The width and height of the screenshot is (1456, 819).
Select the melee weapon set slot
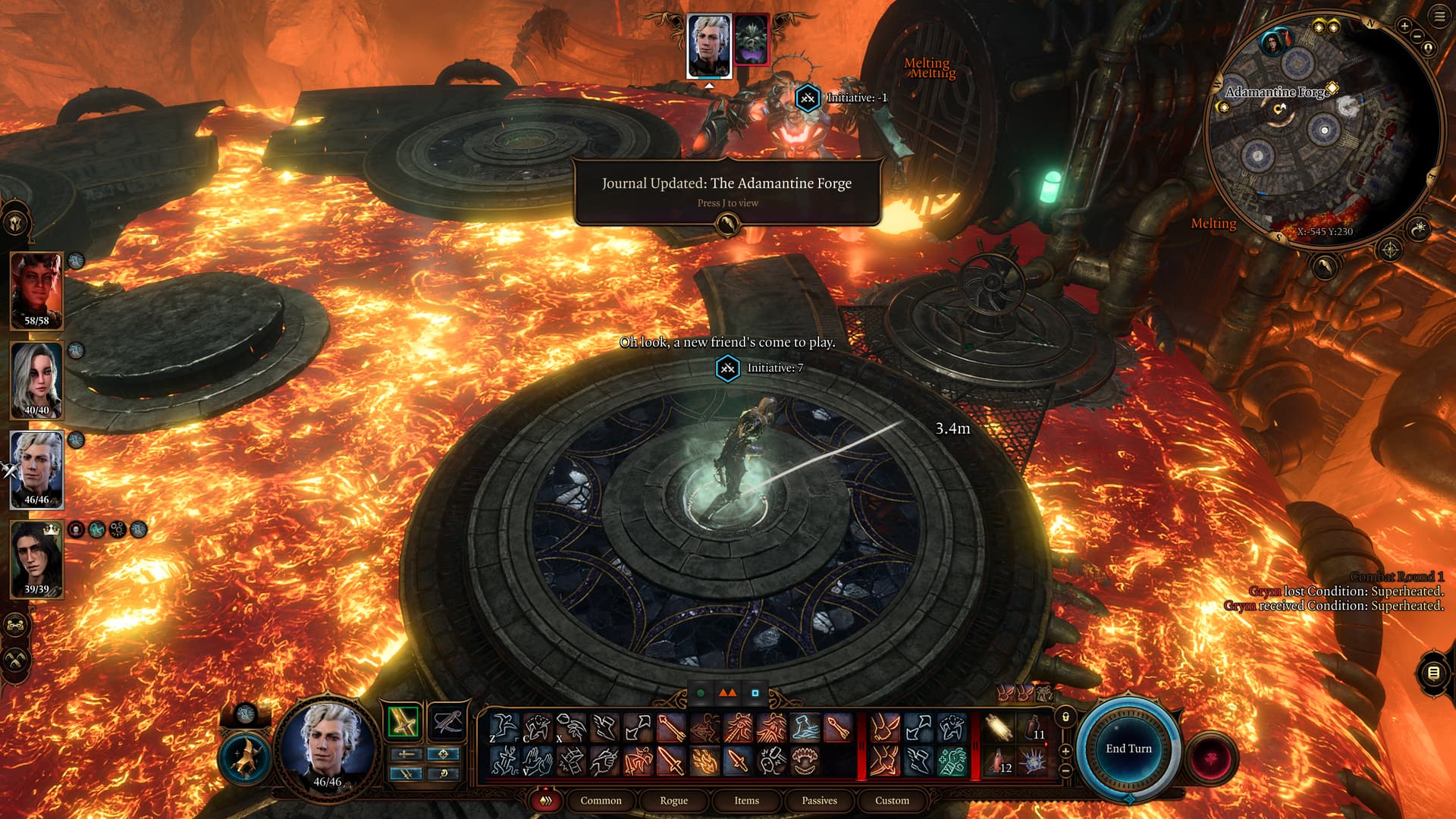(403, 721)
